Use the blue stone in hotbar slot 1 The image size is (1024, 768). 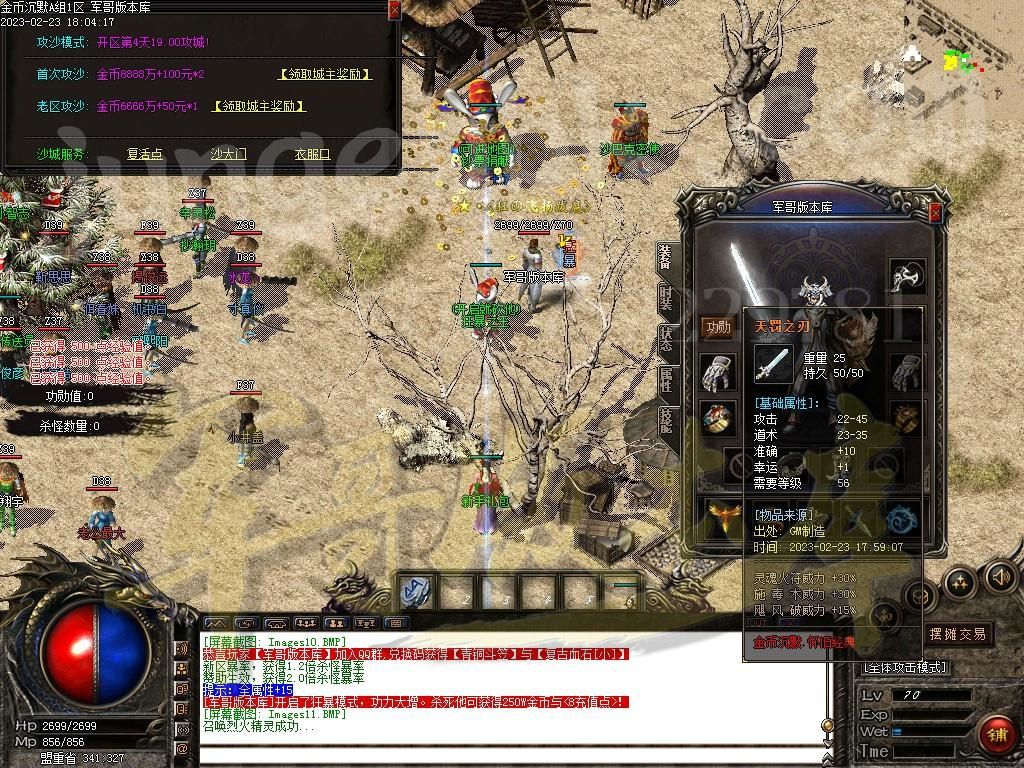tap(415, 591)
